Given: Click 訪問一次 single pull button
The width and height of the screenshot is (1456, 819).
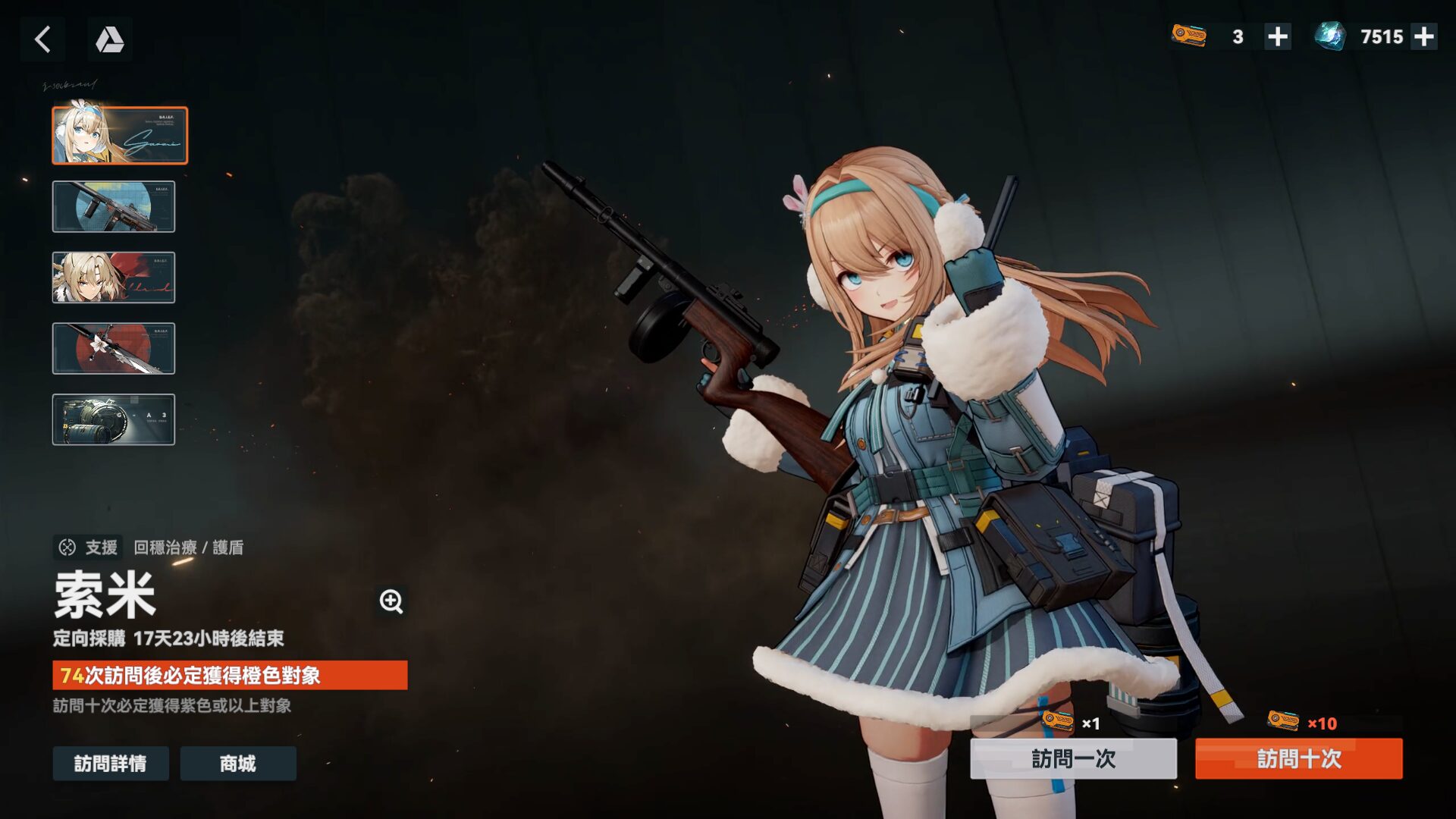Looking at the screenshot, I should [x=1073, y=758].
